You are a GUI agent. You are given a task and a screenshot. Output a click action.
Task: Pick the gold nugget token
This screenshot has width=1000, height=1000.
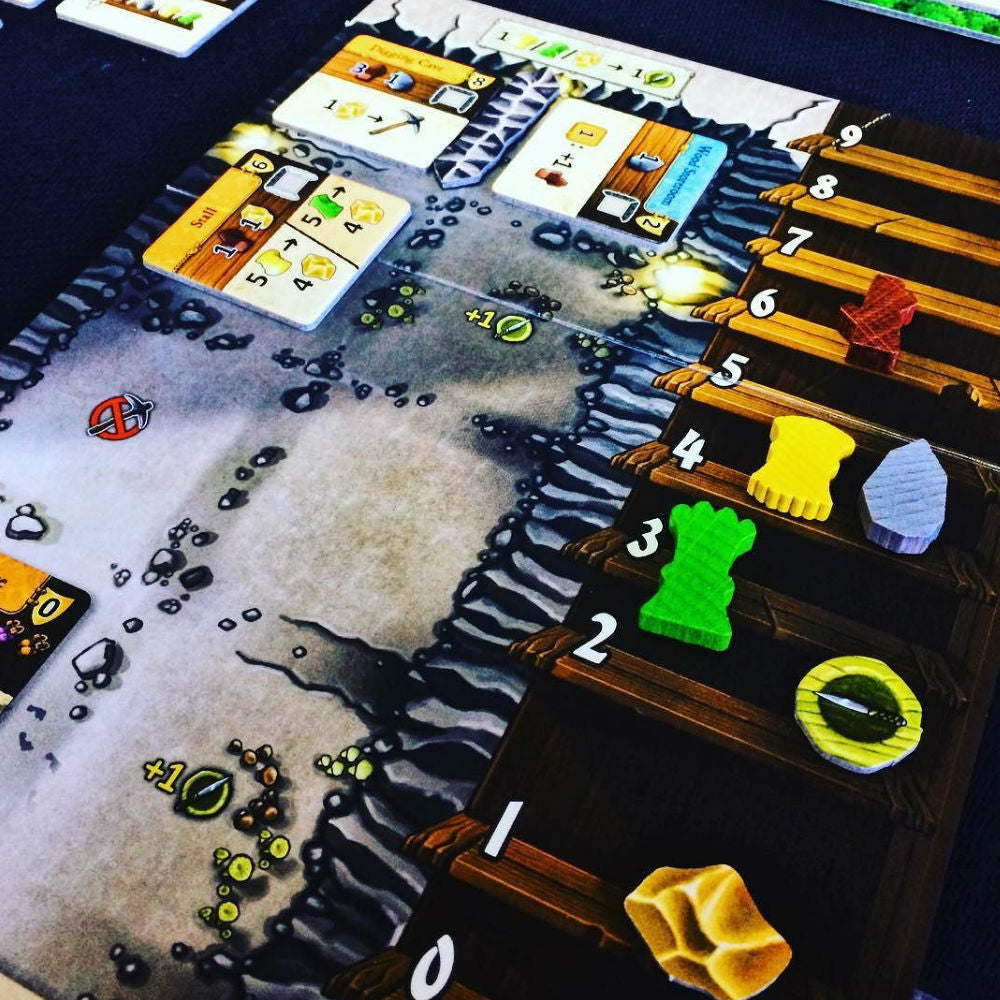point(707,930)
